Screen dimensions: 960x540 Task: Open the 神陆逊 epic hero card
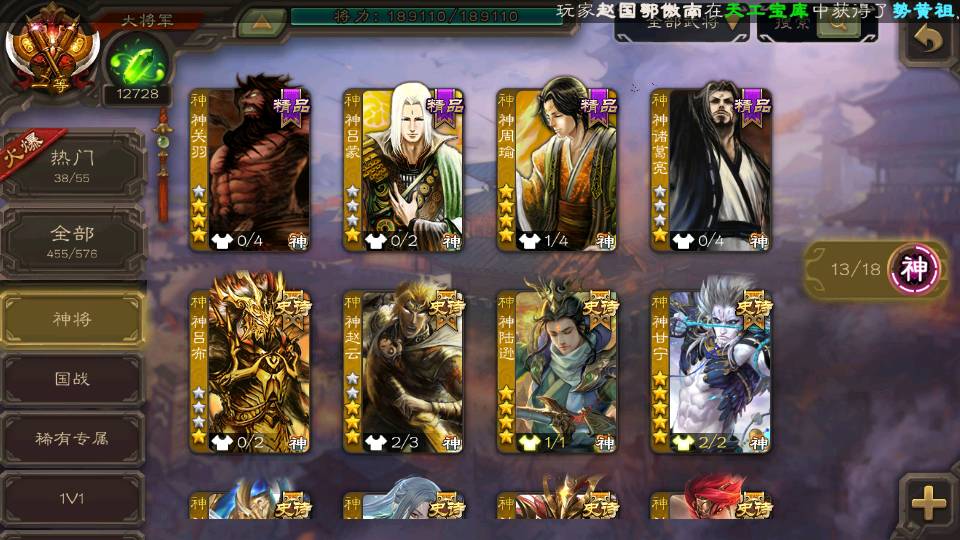[x=557, y=372]
